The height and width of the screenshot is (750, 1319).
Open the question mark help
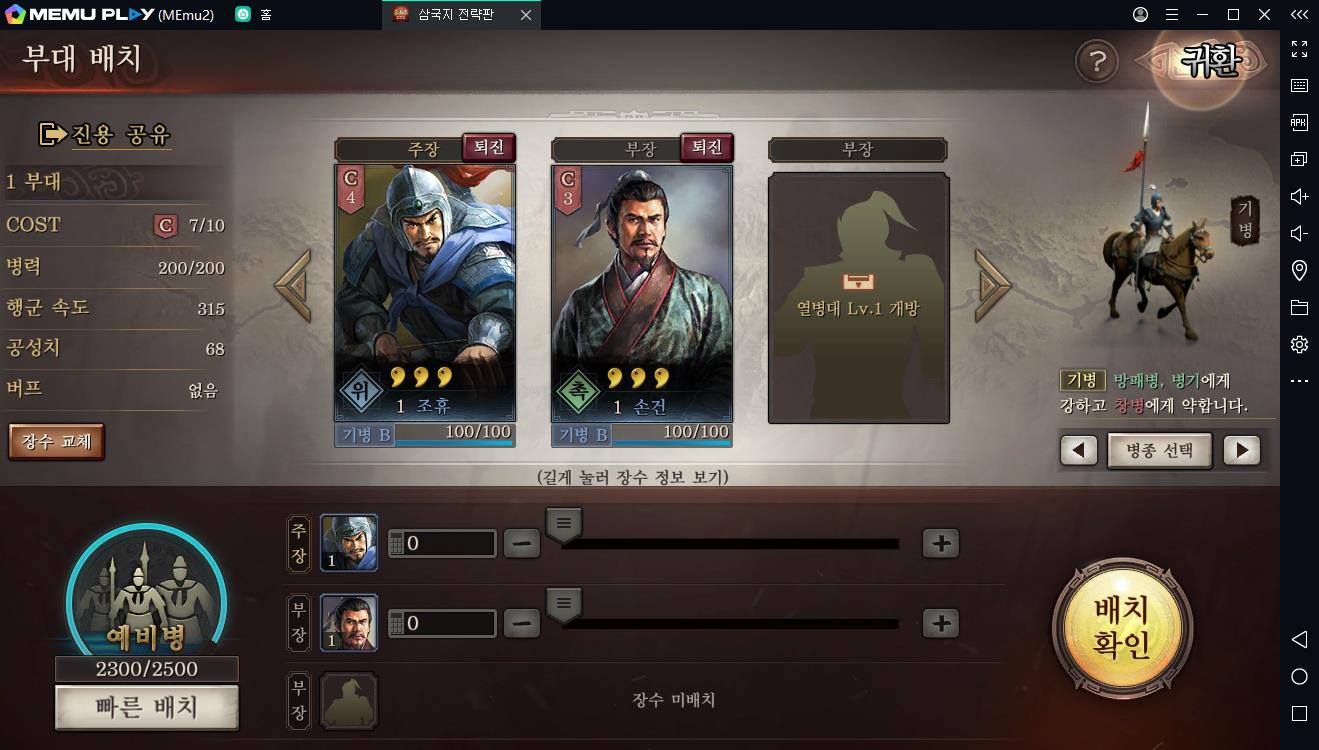[1096, 62]
